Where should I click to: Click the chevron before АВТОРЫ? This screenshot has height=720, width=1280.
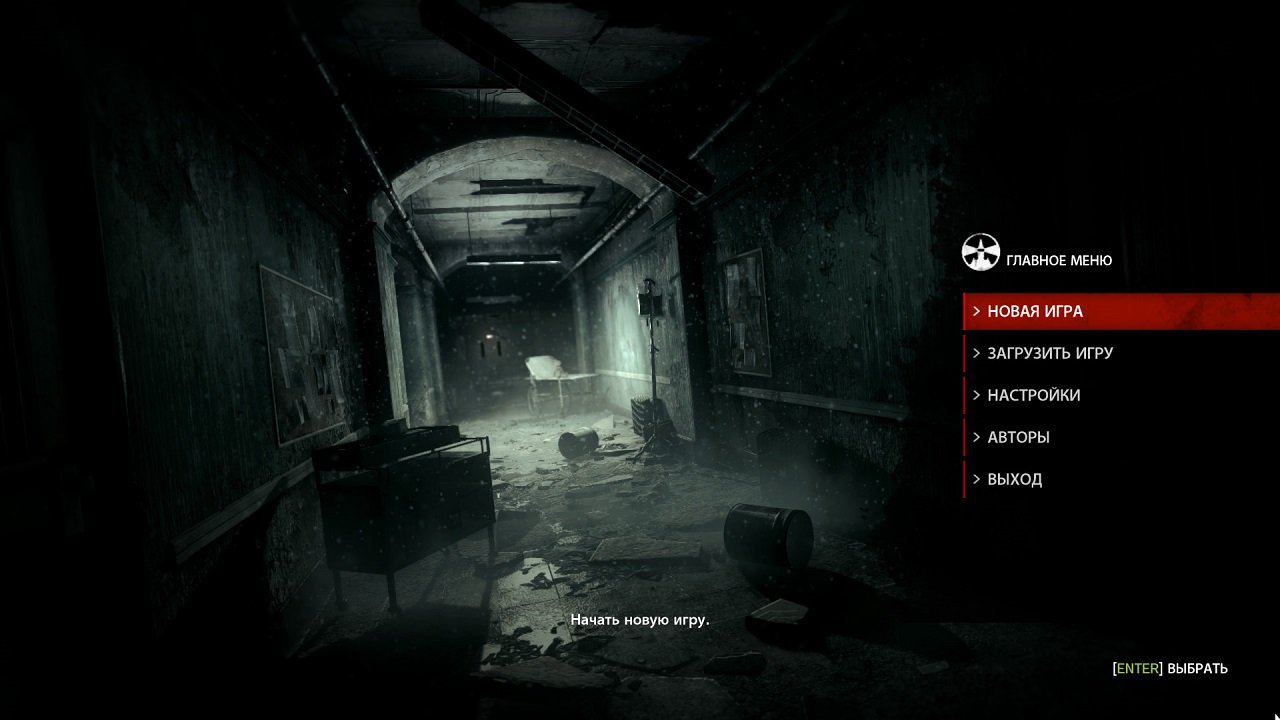point(974,437)
